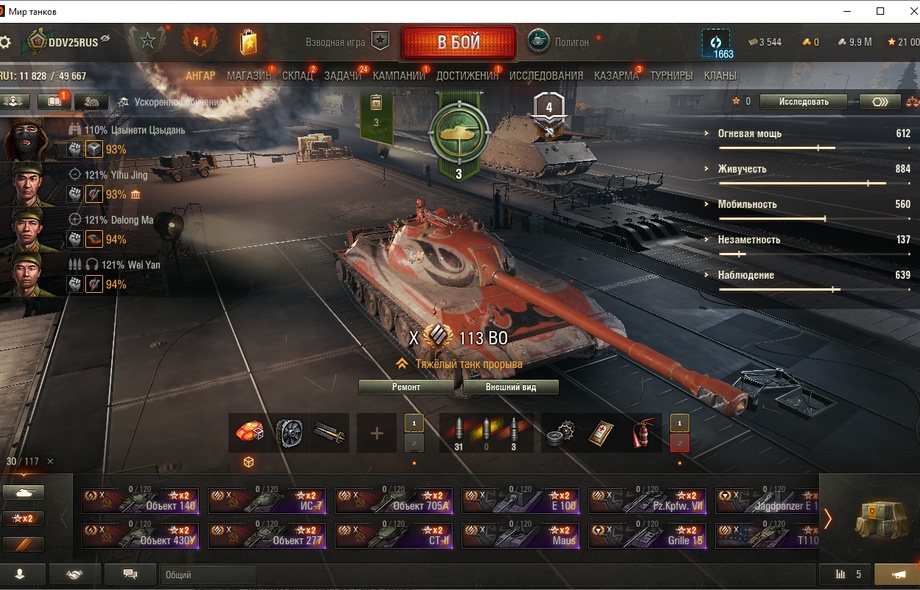Switch to the СКЛАД tab
Image resolution: width=920 pixels, height=590 pixels.
click(297, 75)
